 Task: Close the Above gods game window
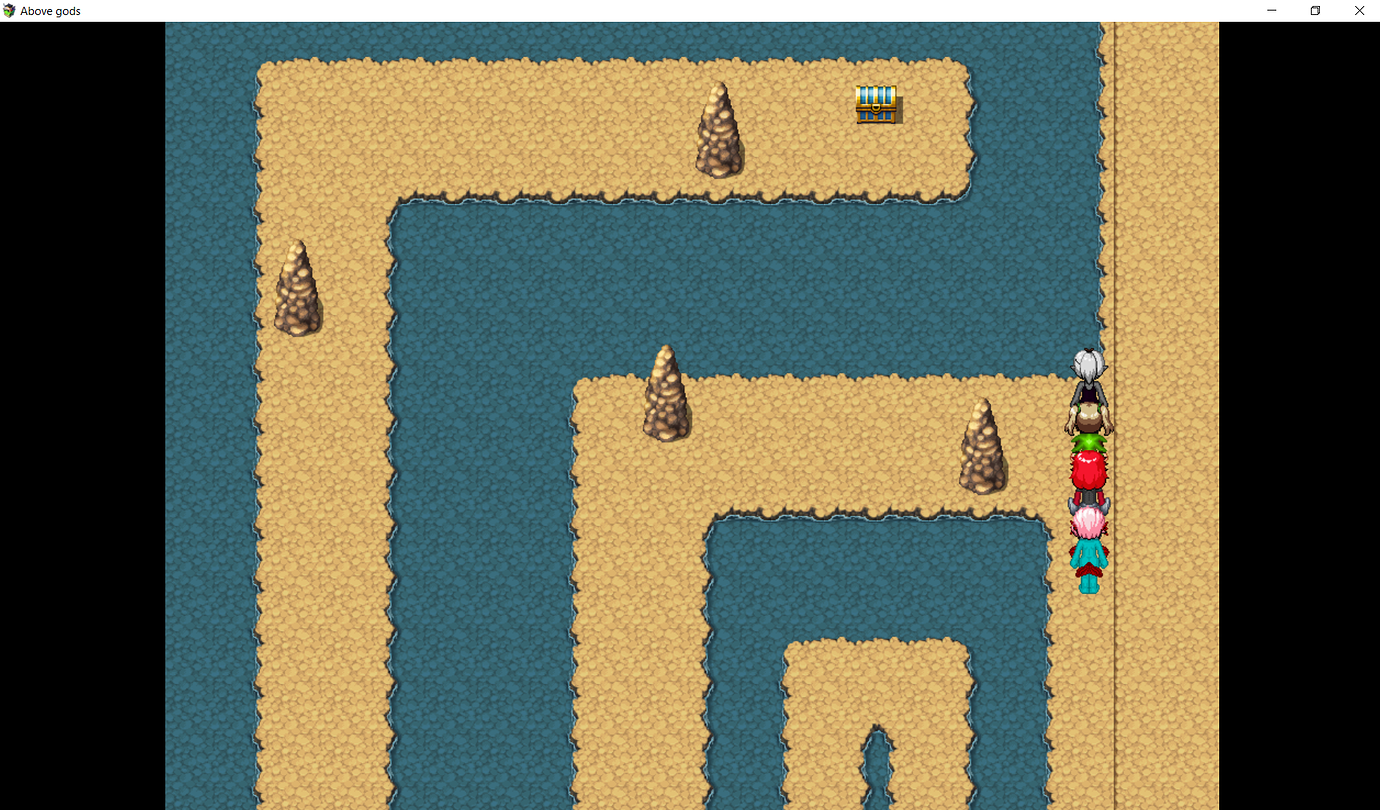(1359, 10)
